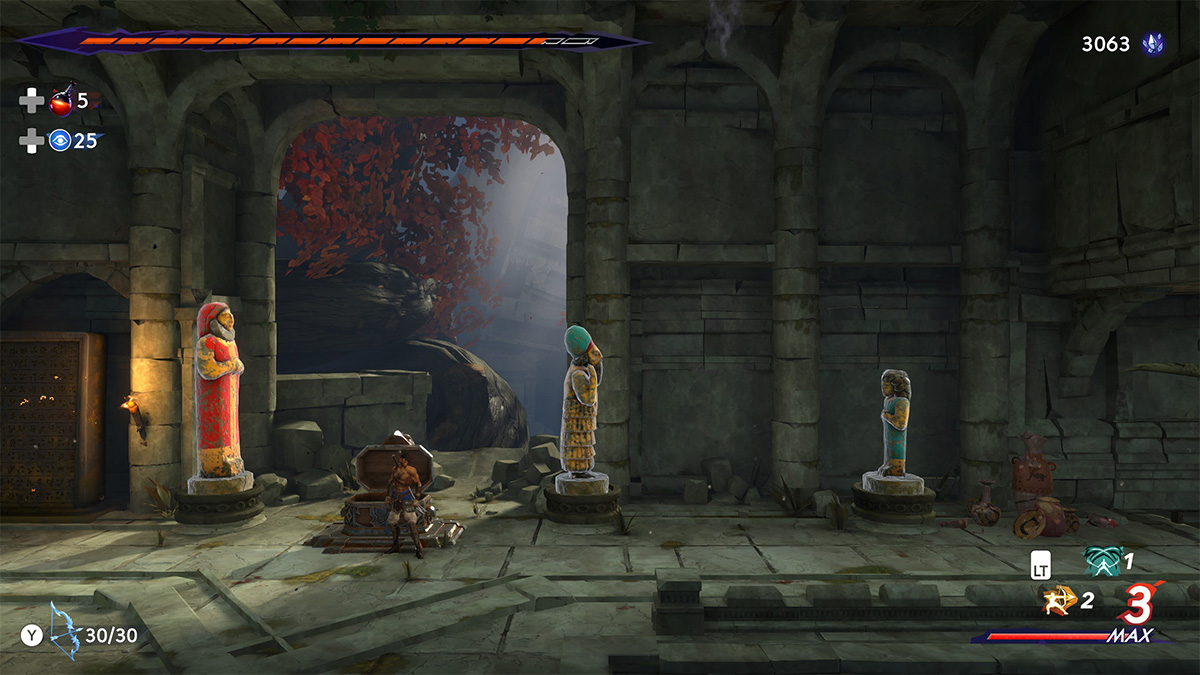Viewport: 1200px width, 675px height.
Task: Use the red healing potion icon
Action: (61, 100)
